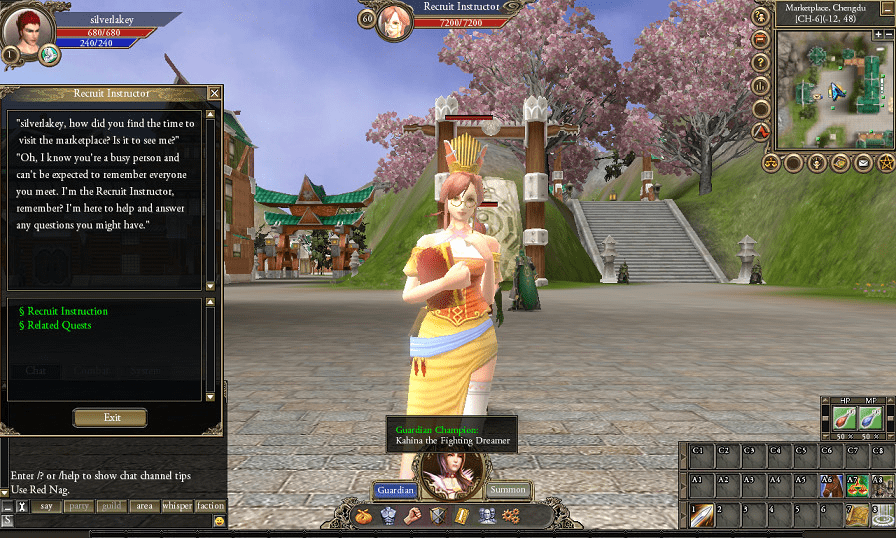Screen dimensions: 896x538
Task: Open the emoticon smiley picker
Action: click(x=219, y=521)
